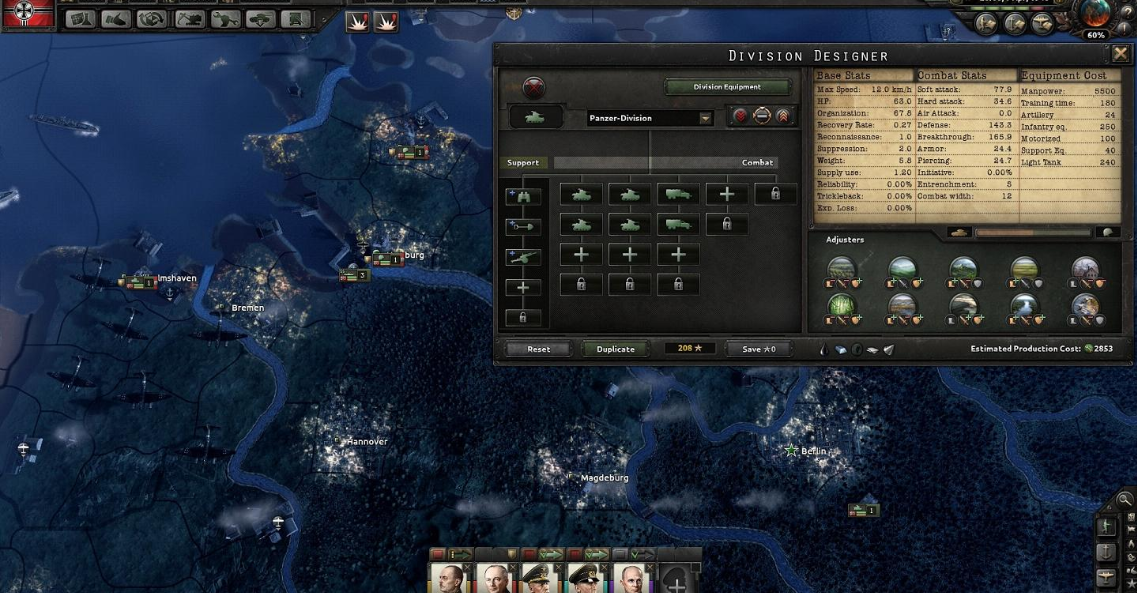The width and height of the screenshot is (1137, 593).
Task: Choose the green forest terrain adjuster
Action: coord(841,303)
